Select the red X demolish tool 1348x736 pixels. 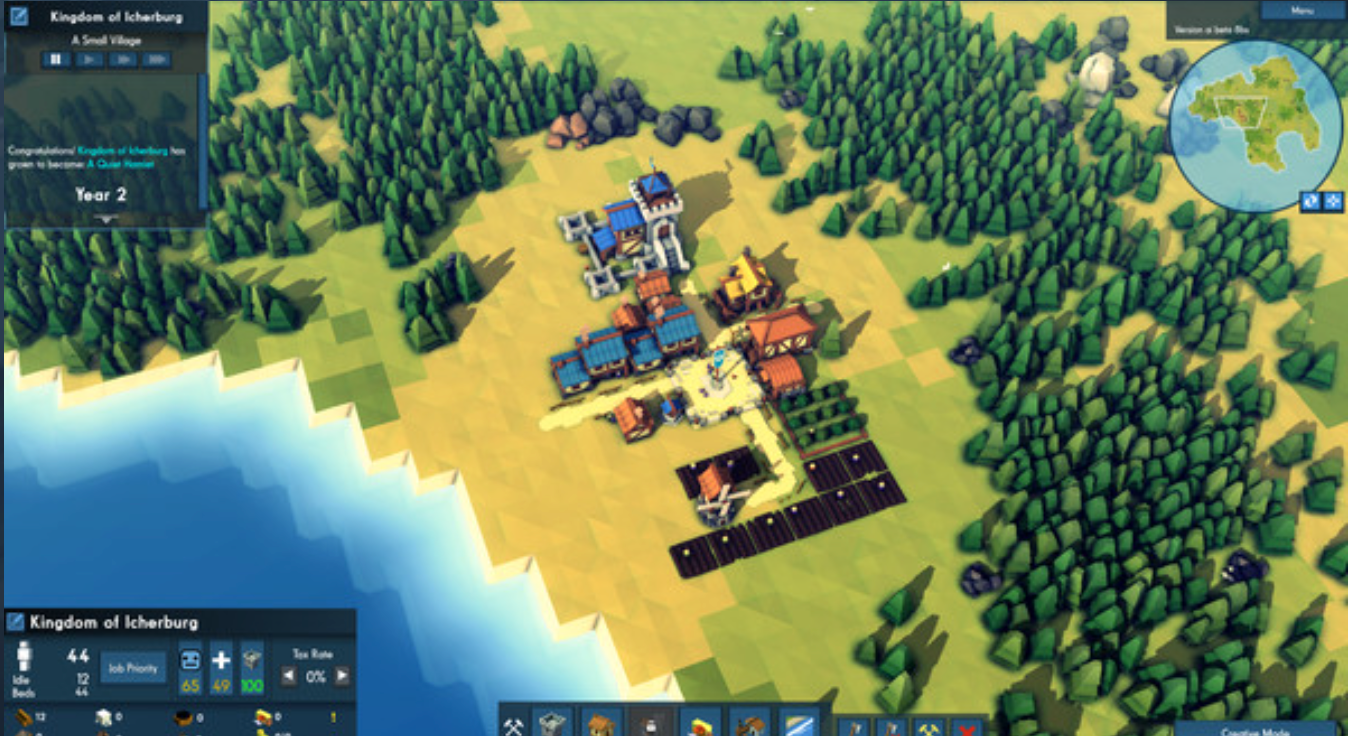coord(967,726)
